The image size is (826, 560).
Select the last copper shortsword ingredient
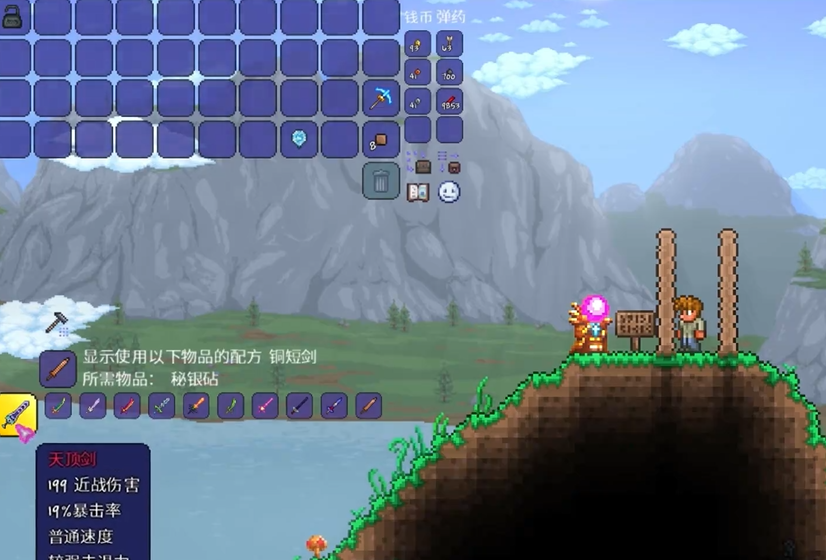point(368,406)
